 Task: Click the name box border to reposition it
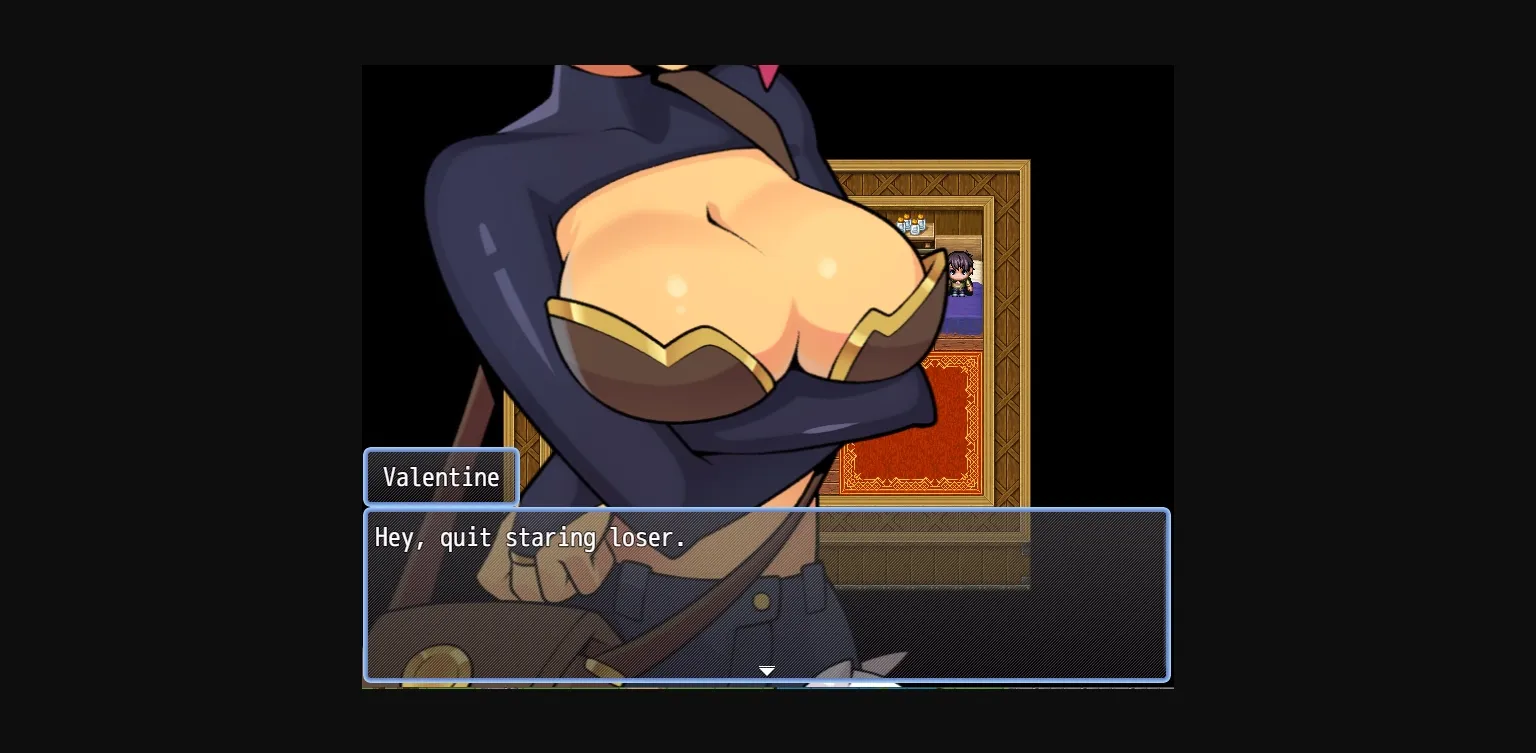click(x=441, y=452)
